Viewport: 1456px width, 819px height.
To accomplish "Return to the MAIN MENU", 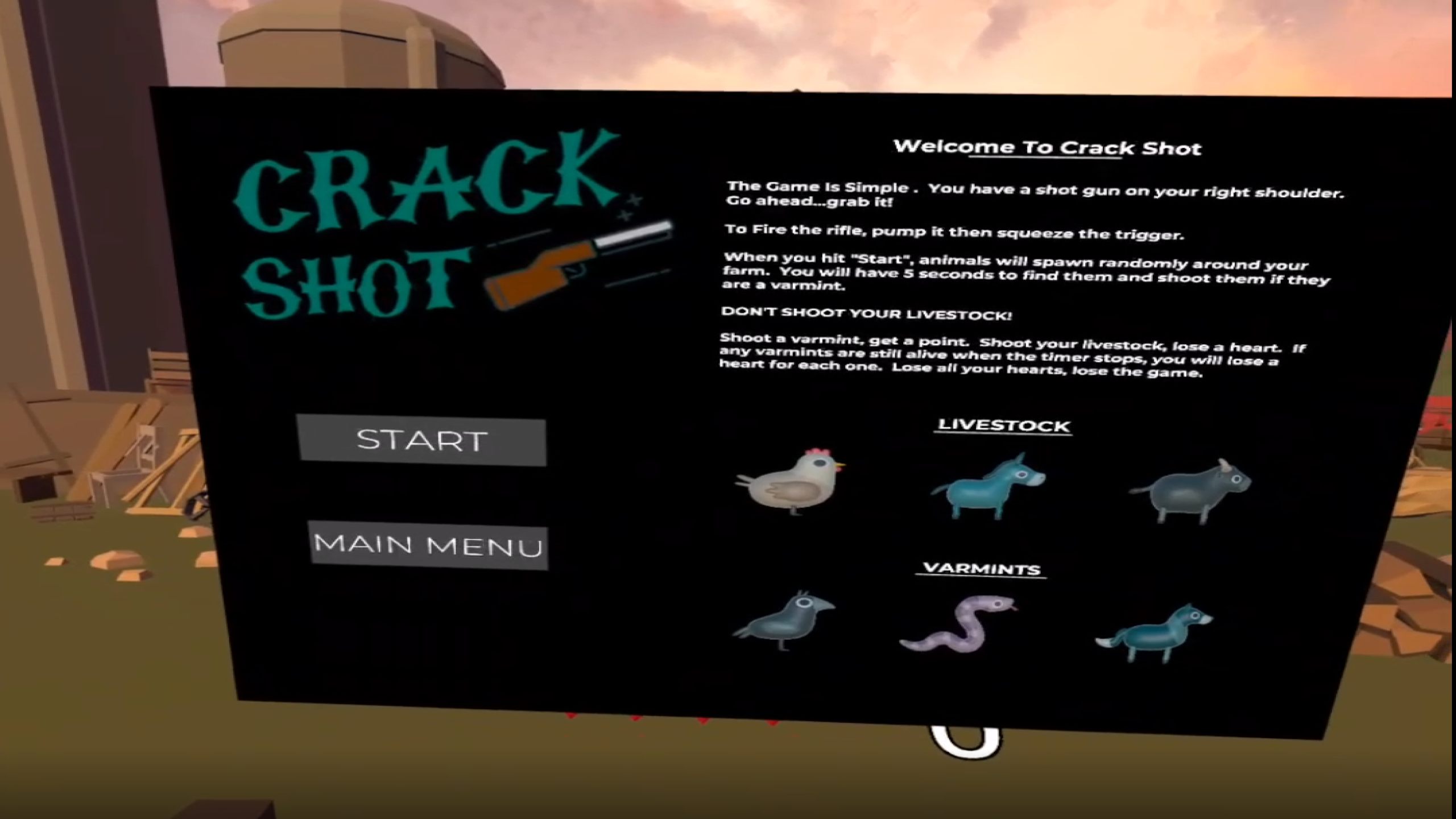I will tap(428, 545).
